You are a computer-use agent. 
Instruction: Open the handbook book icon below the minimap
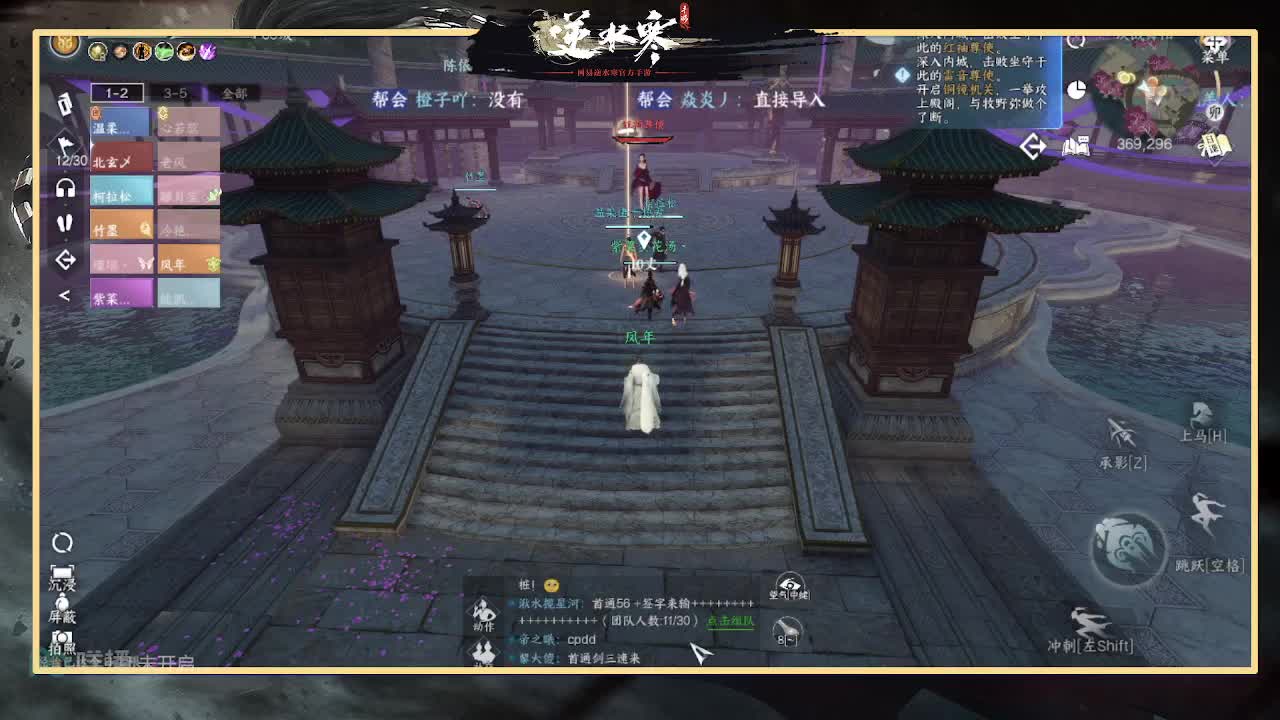coord(1077,146)
